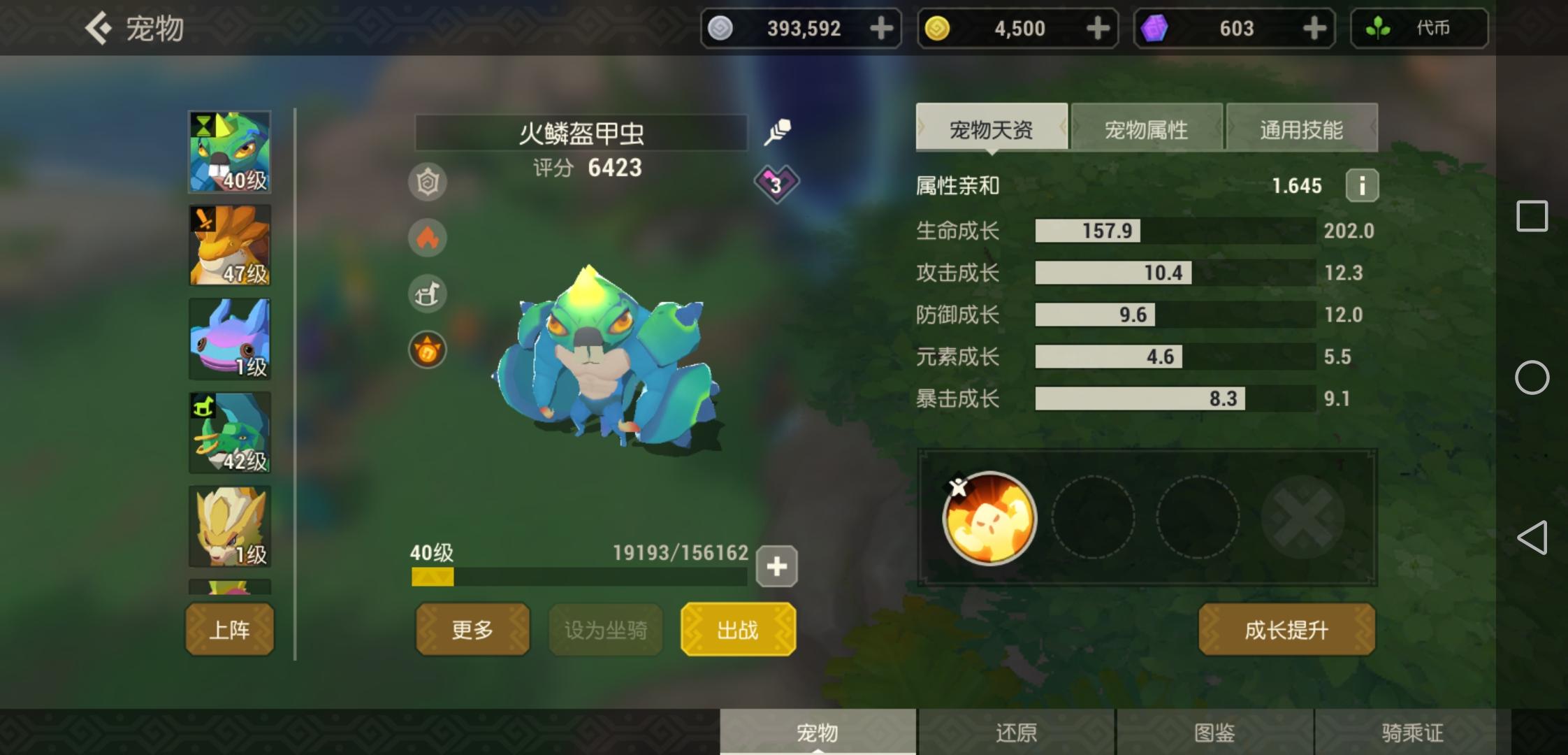Image resolution: width=1568 pixels, height=755 pixels.
Task: Click the fire skill orb in skill slots
Action: [x=989, y=518]
